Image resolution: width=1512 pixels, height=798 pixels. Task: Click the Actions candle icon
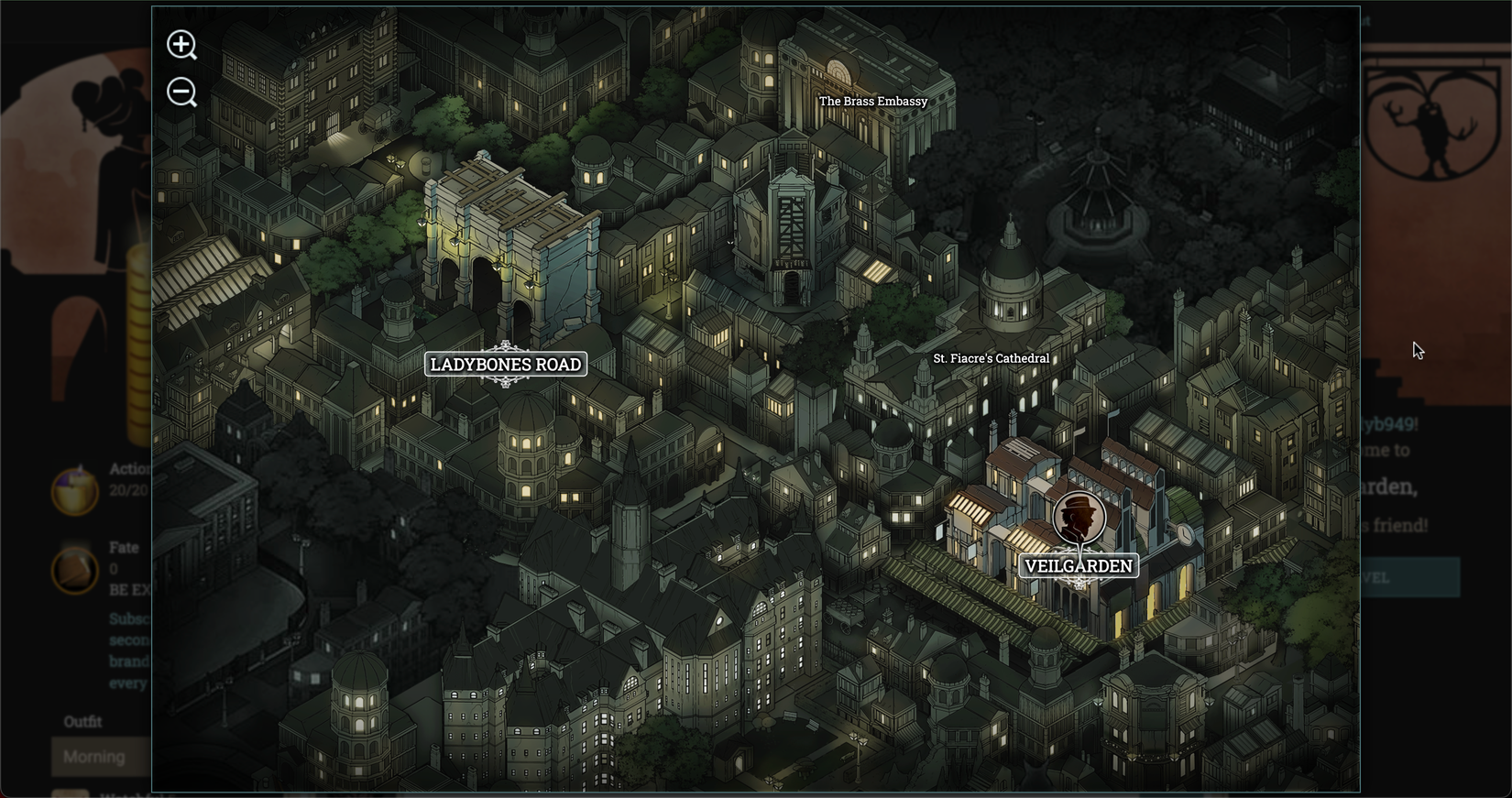[75, 490]
